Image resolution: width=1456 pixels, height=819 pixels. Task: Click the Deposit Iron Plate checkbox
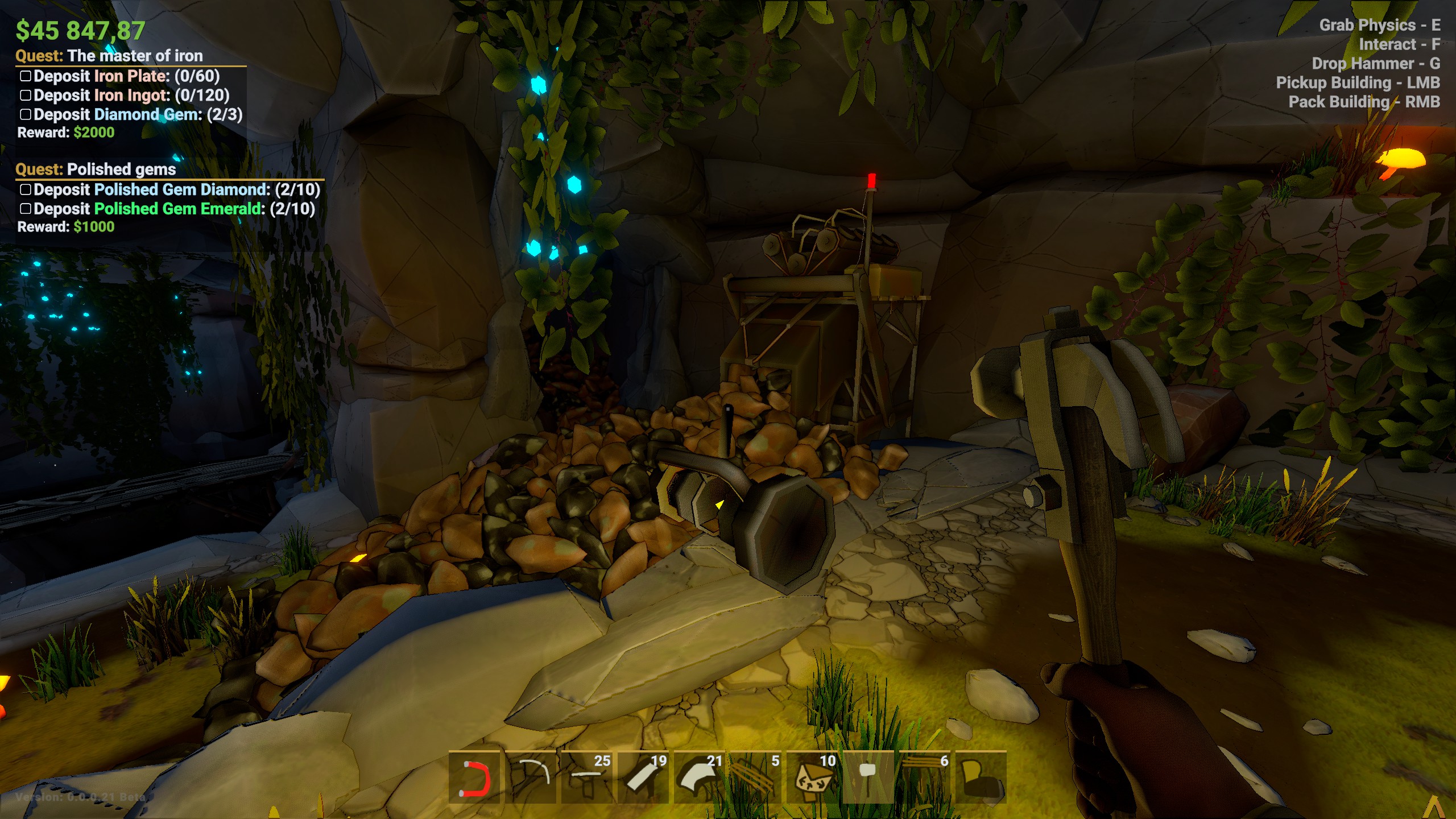click(x=26, y=76)
